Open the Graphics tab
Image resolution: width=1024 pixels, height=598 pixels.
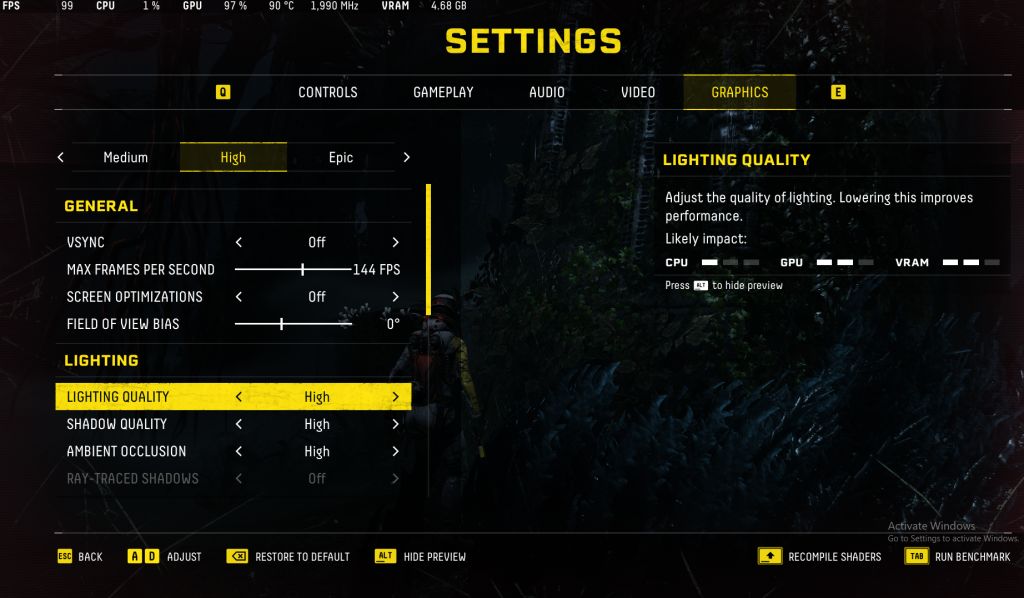(740, 92)
